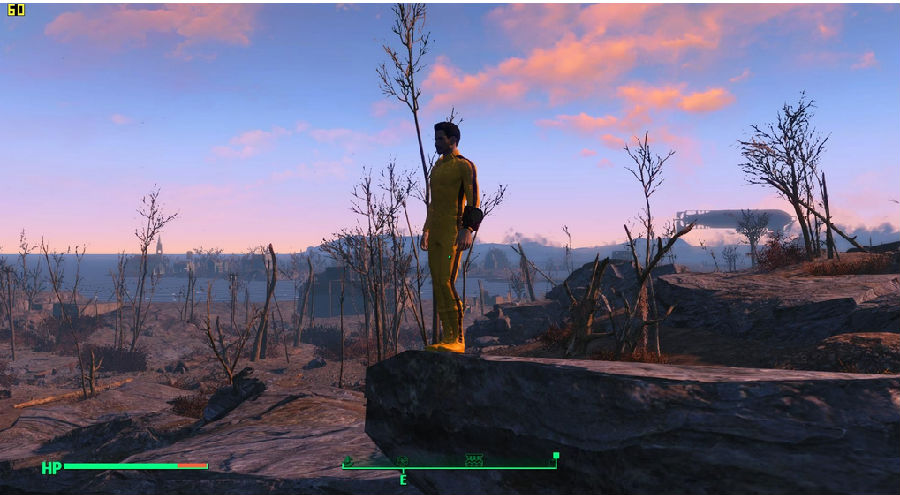Click the wavy water location marker on compass
Screen dimensions: 900x495
coord(474,460)
